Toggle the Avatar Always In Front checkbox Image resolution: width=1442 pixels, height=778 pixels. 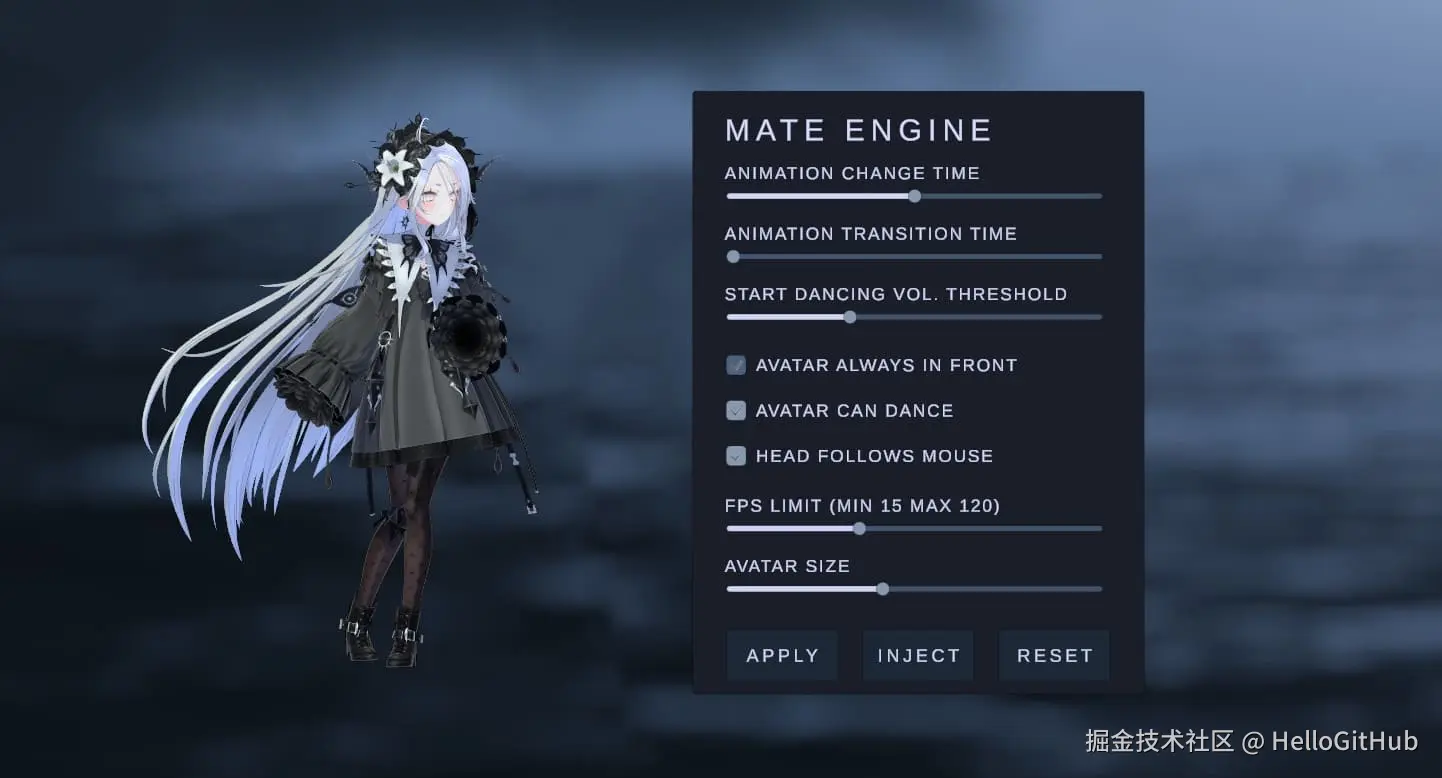point(736,365)
